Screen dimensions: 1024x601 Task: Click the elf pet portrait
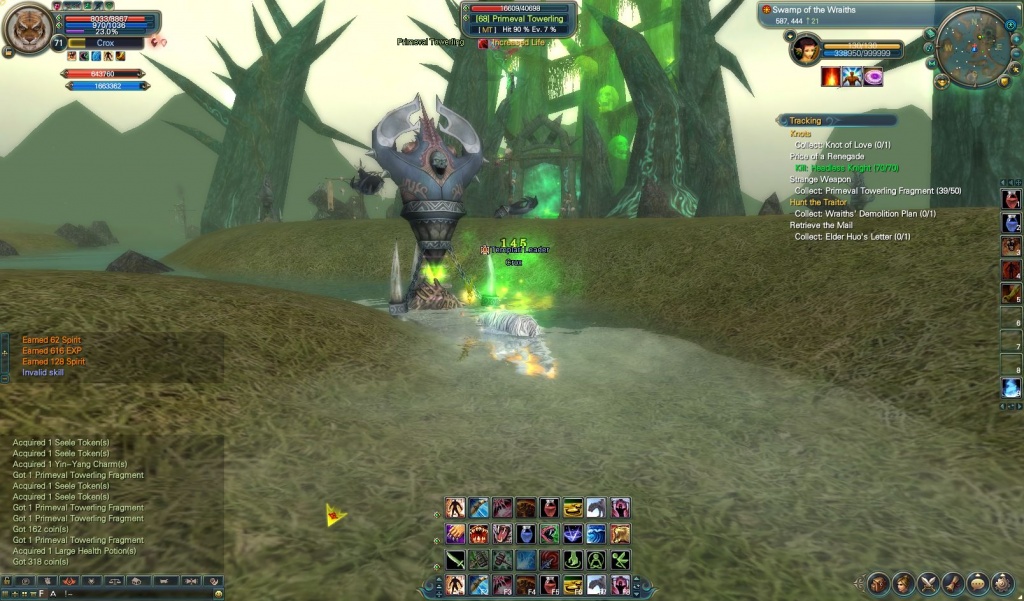(x=804, y=49)
